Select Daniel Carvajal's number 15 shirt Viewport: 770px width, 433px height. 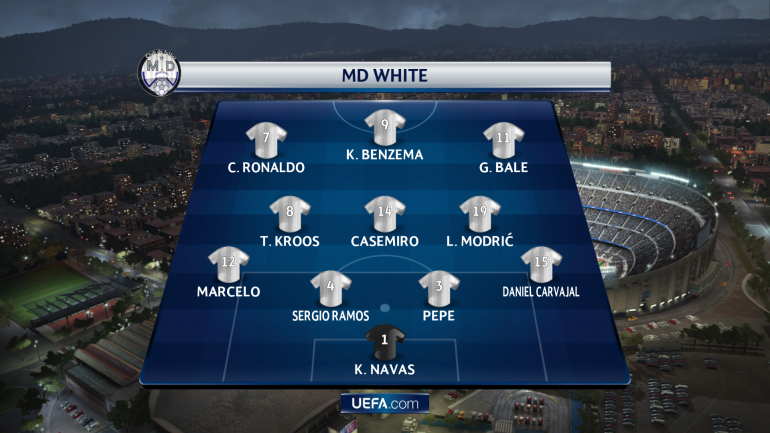(x=541, y=265)
